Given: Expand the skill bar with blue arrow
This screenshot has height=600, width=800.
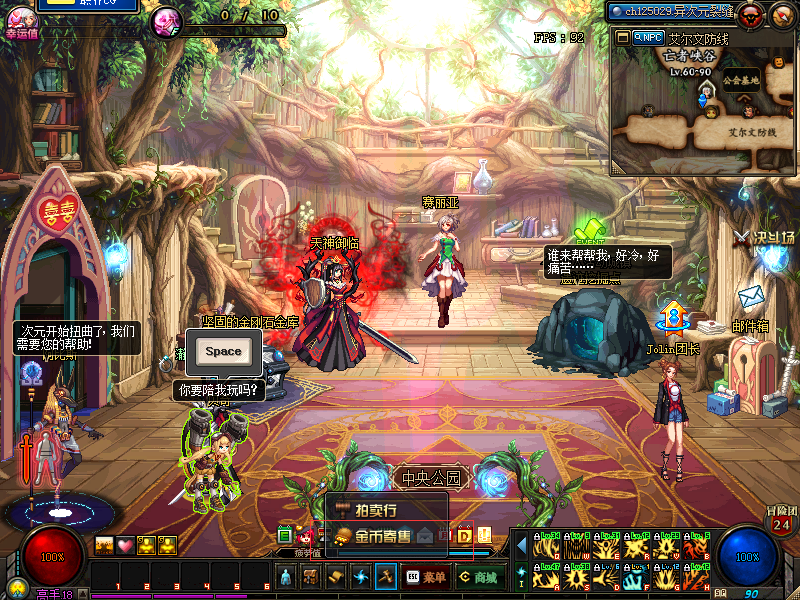Looking at the screenshot, I should point(521,546).
